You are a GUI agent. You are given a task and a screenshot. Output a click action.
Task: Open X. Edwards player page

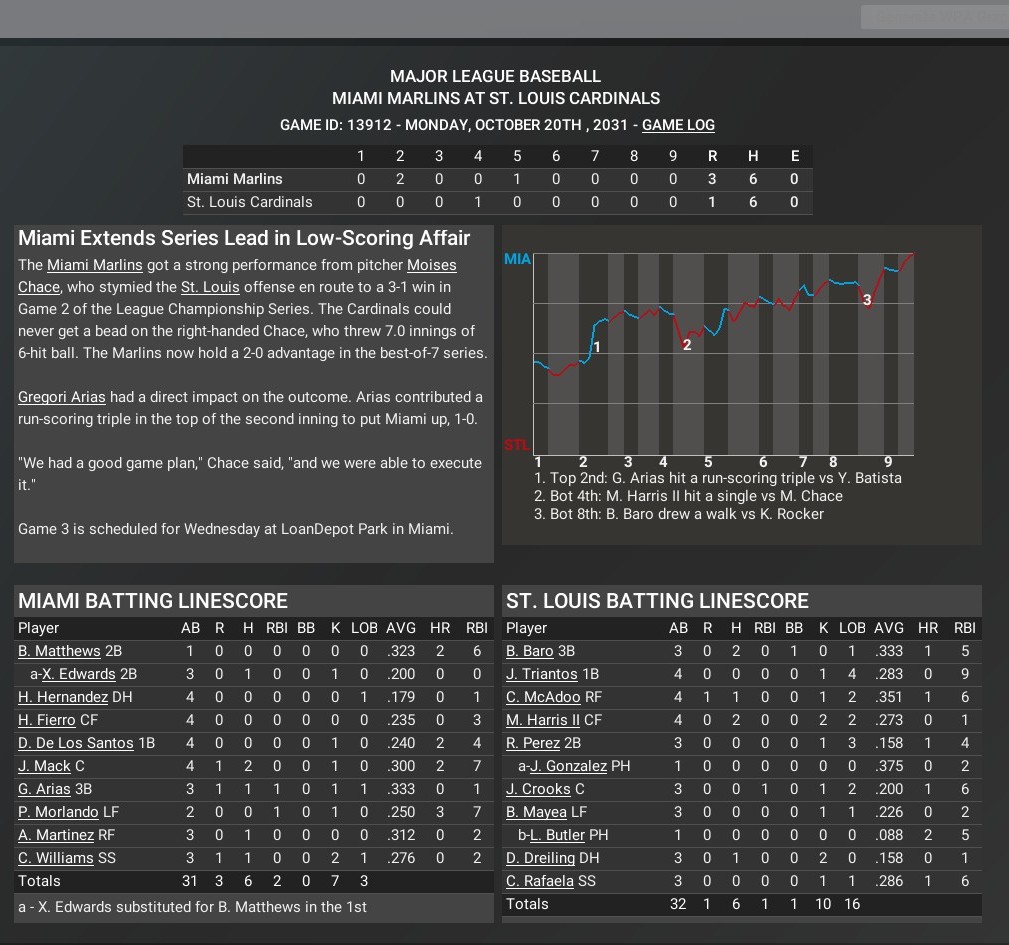pyautogui.click(x=79, y=674)
